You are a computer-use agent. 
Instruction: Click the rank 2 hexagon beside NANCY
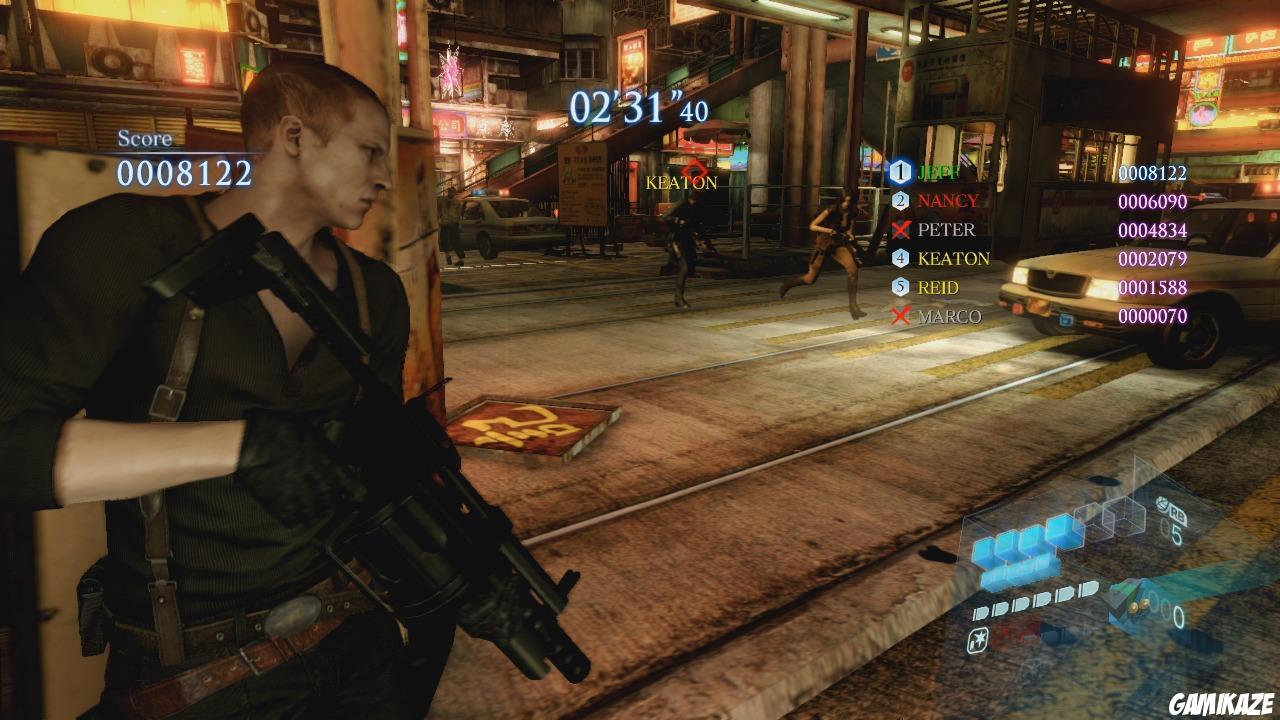(903, 200)
